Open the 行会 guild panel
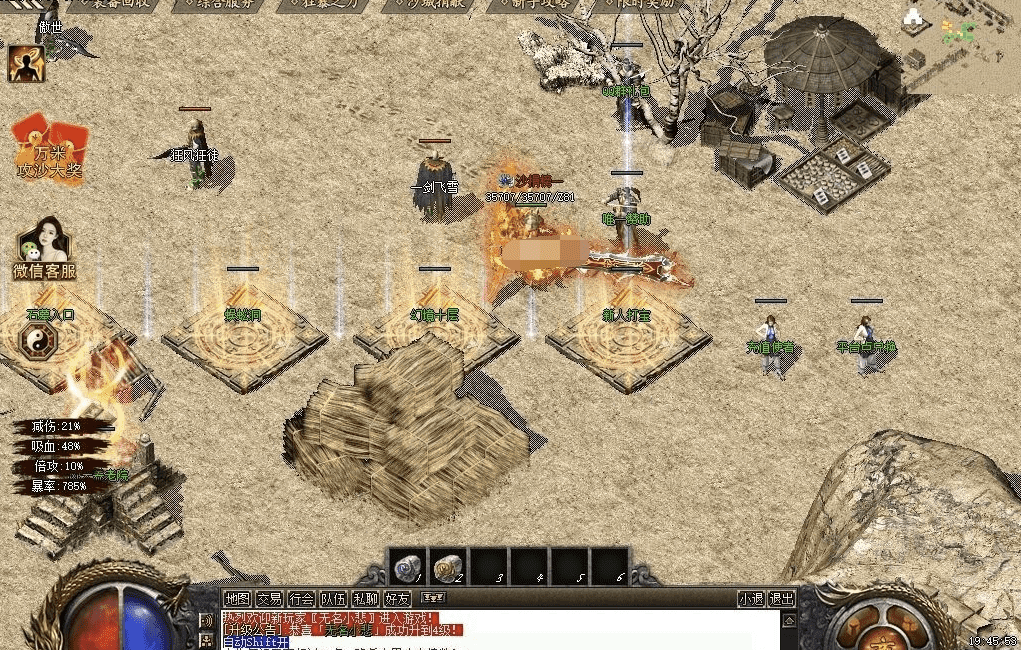This screenshot has height=650, width=1022. (x=300, y=599)
